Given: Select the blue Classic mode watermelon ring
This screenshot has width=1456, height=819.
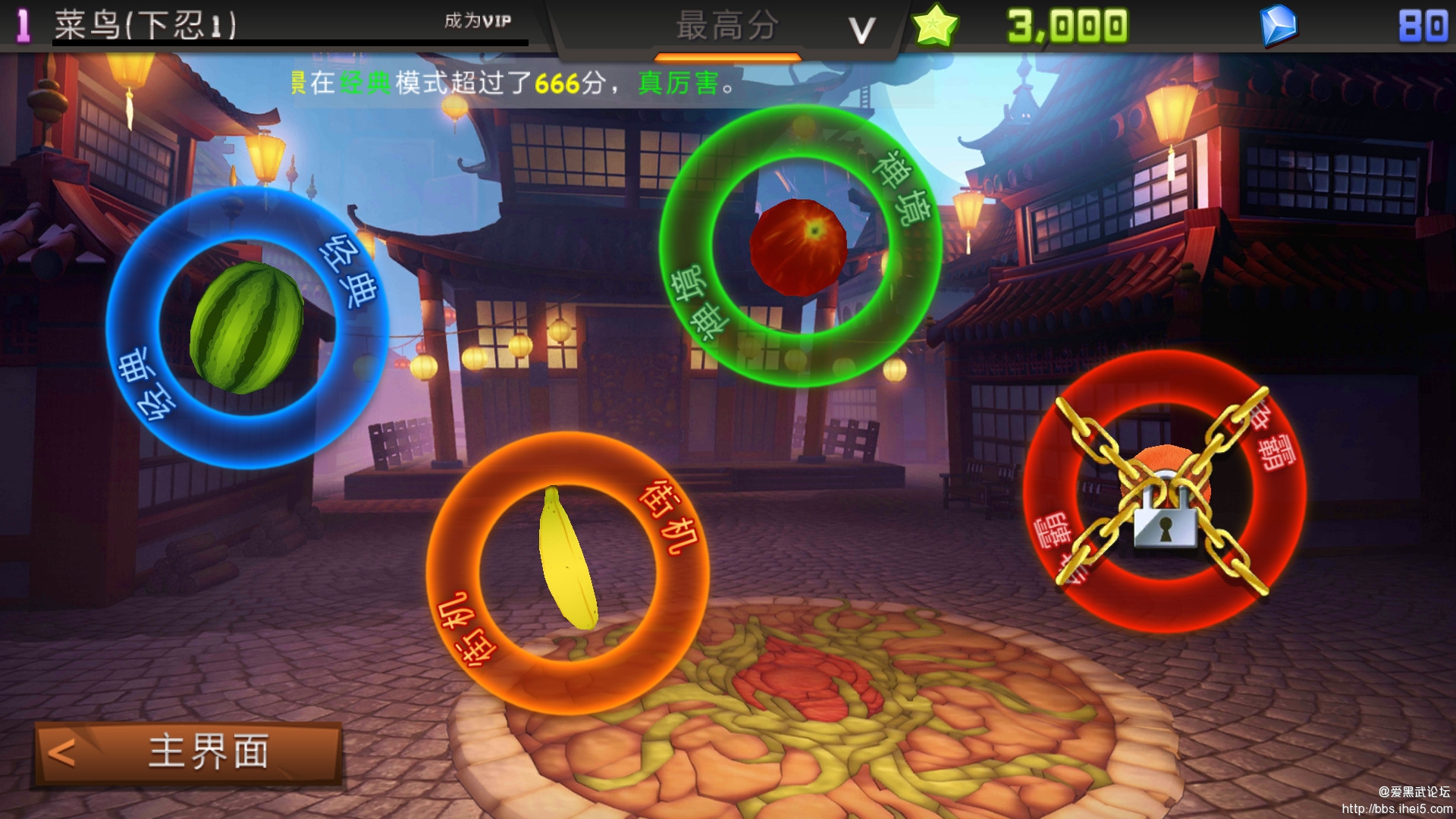Looking at the screenshot, I should point(247,328).
